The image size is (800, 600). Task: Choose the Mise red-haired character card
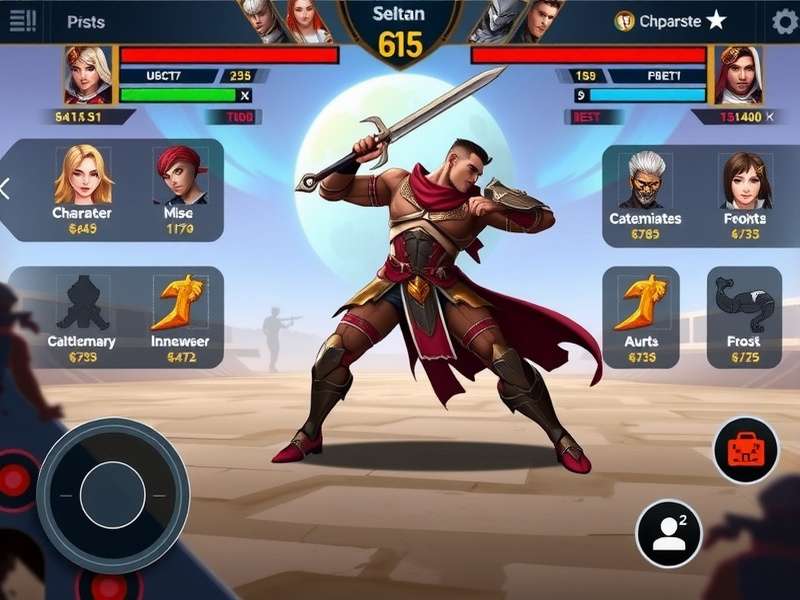[x=178, y=187]
